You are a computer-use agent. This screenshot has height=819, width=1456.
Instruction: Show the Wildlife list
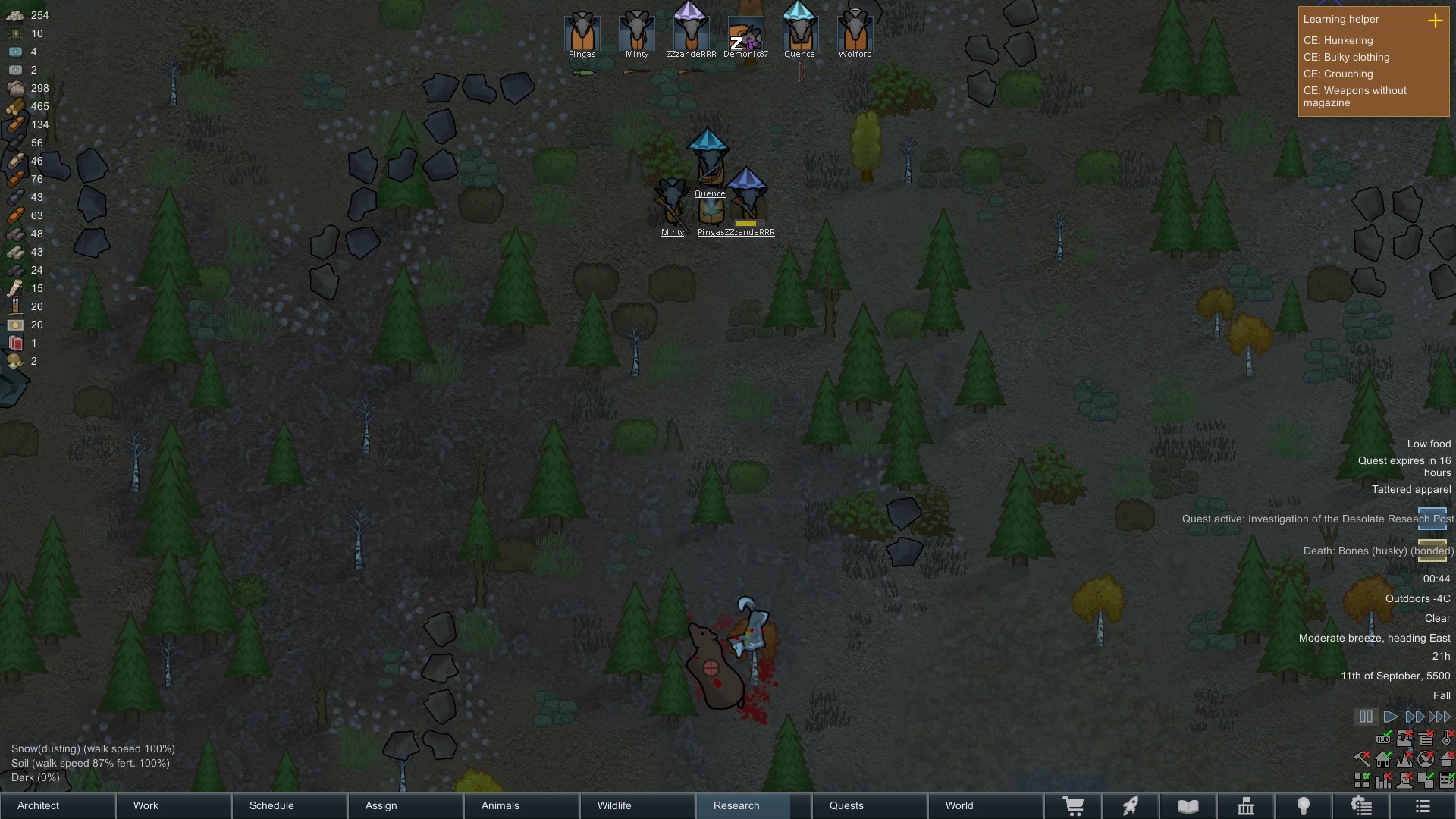637,805
